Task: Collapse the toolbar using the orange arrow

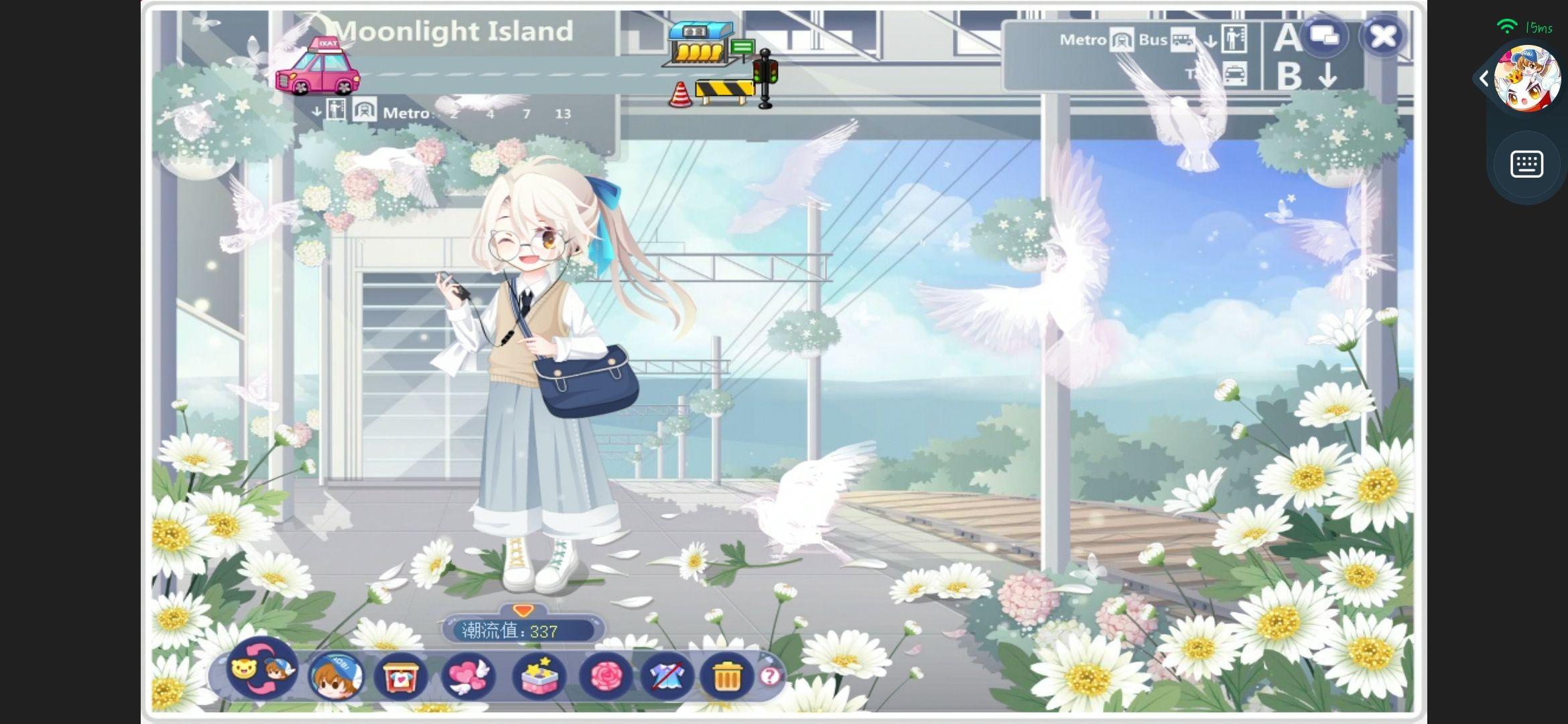Action: [523, 610]
